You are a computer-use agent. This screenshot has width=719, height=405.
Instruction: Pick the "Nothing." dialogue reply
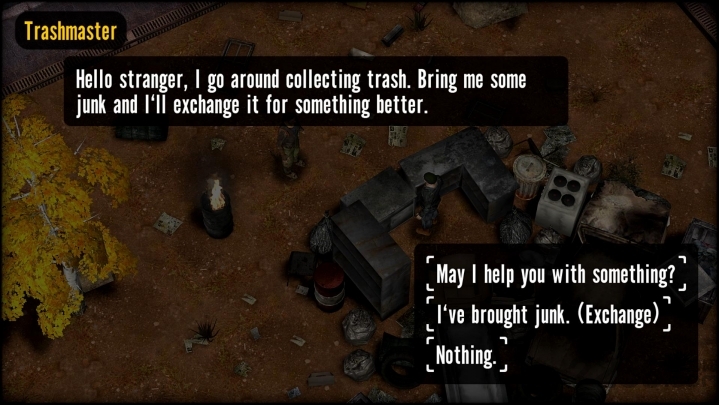tap(467, 356)
